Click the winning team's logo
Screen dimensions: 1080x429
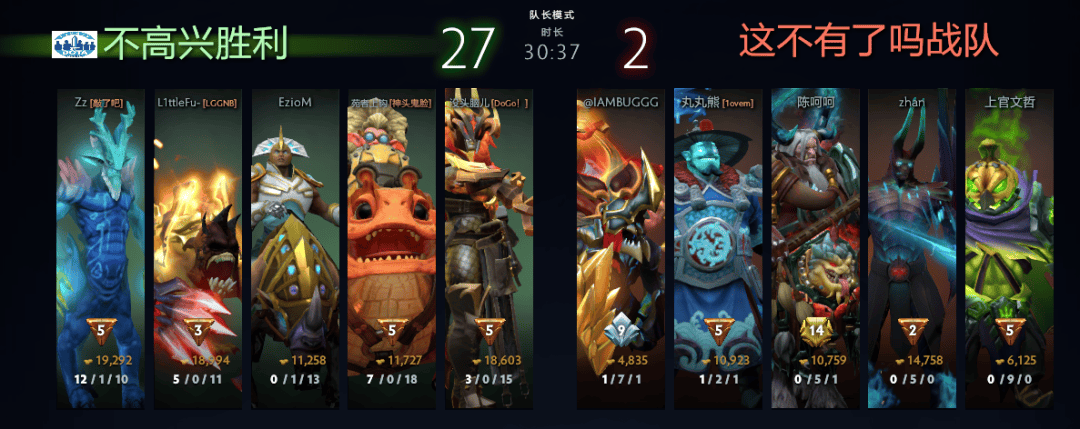pos(74,44)
